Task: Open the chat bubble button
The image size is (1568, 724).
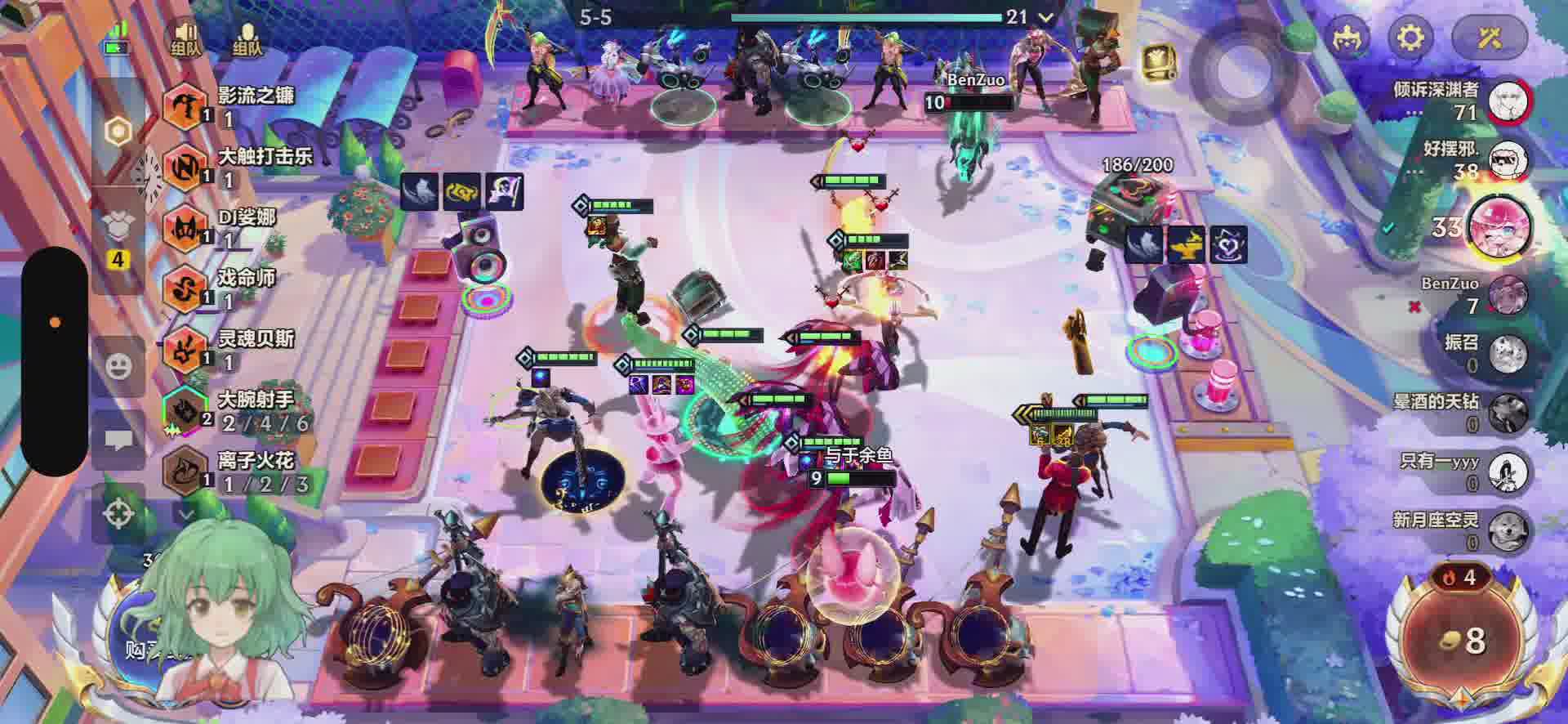Action: point(119,442)
